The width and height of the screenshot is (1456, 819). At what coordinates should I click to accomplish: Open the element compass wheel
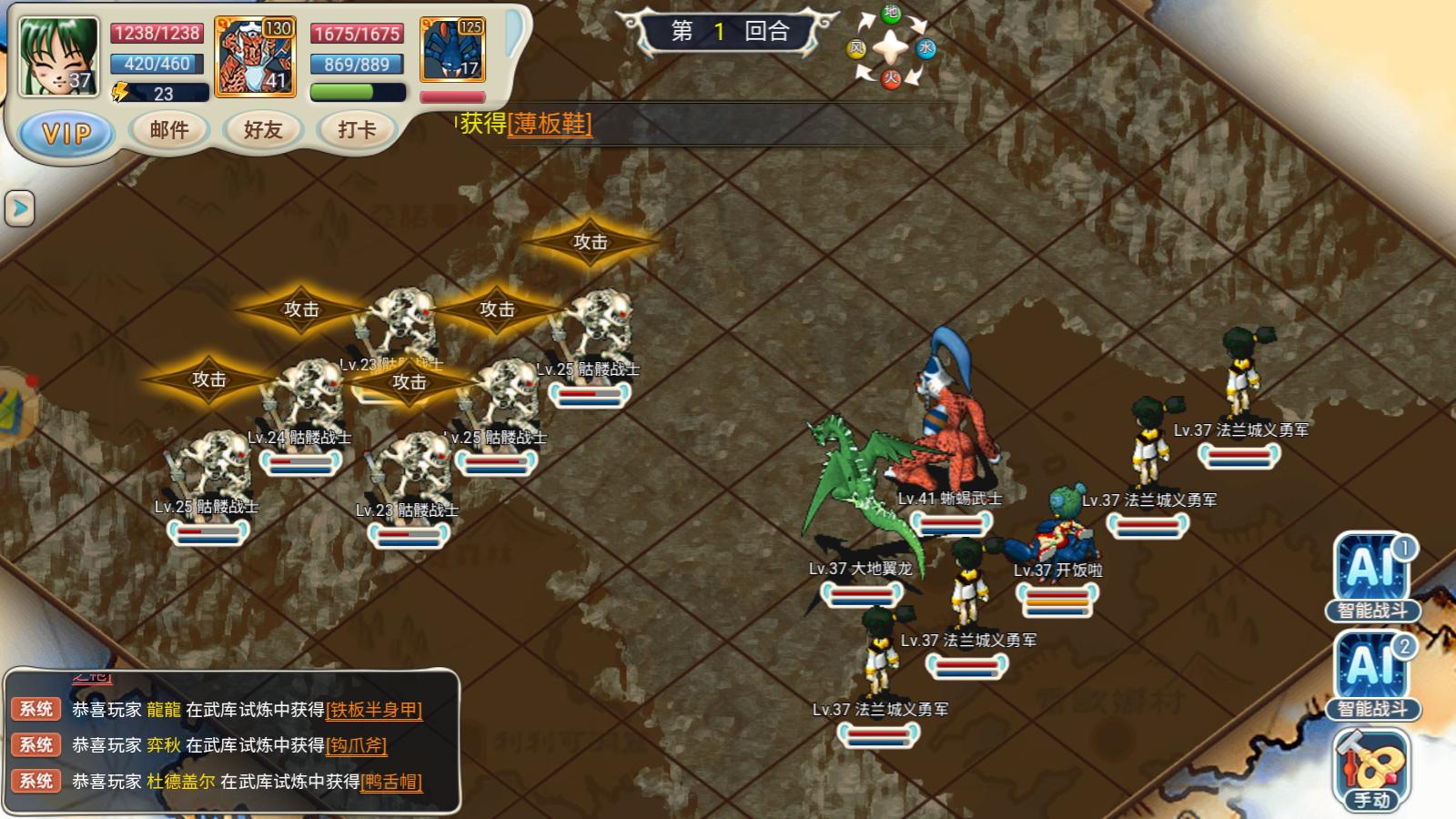click(x=891, y=47)
